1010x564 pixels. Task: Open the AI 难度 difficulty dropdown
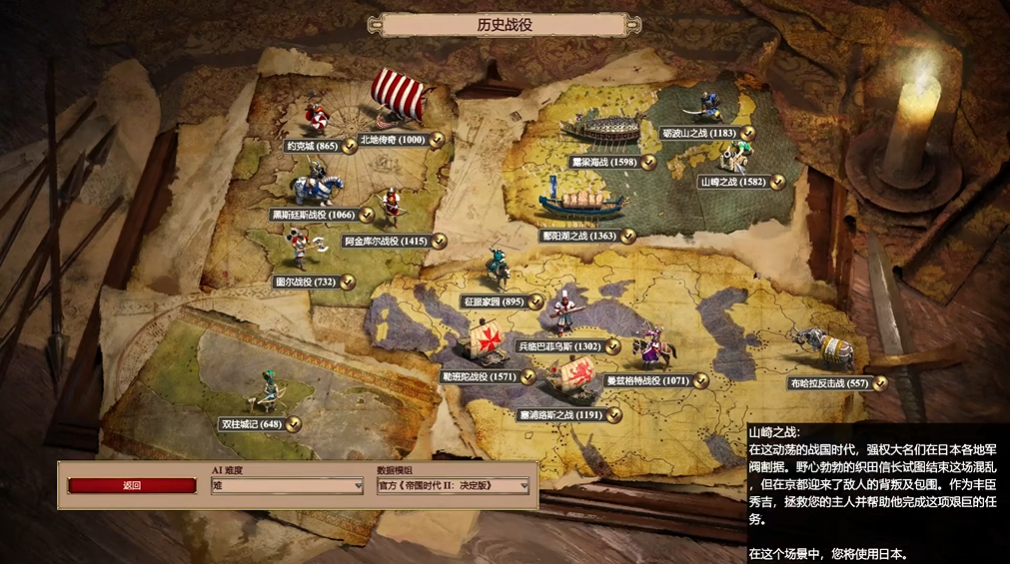[286, 486]
